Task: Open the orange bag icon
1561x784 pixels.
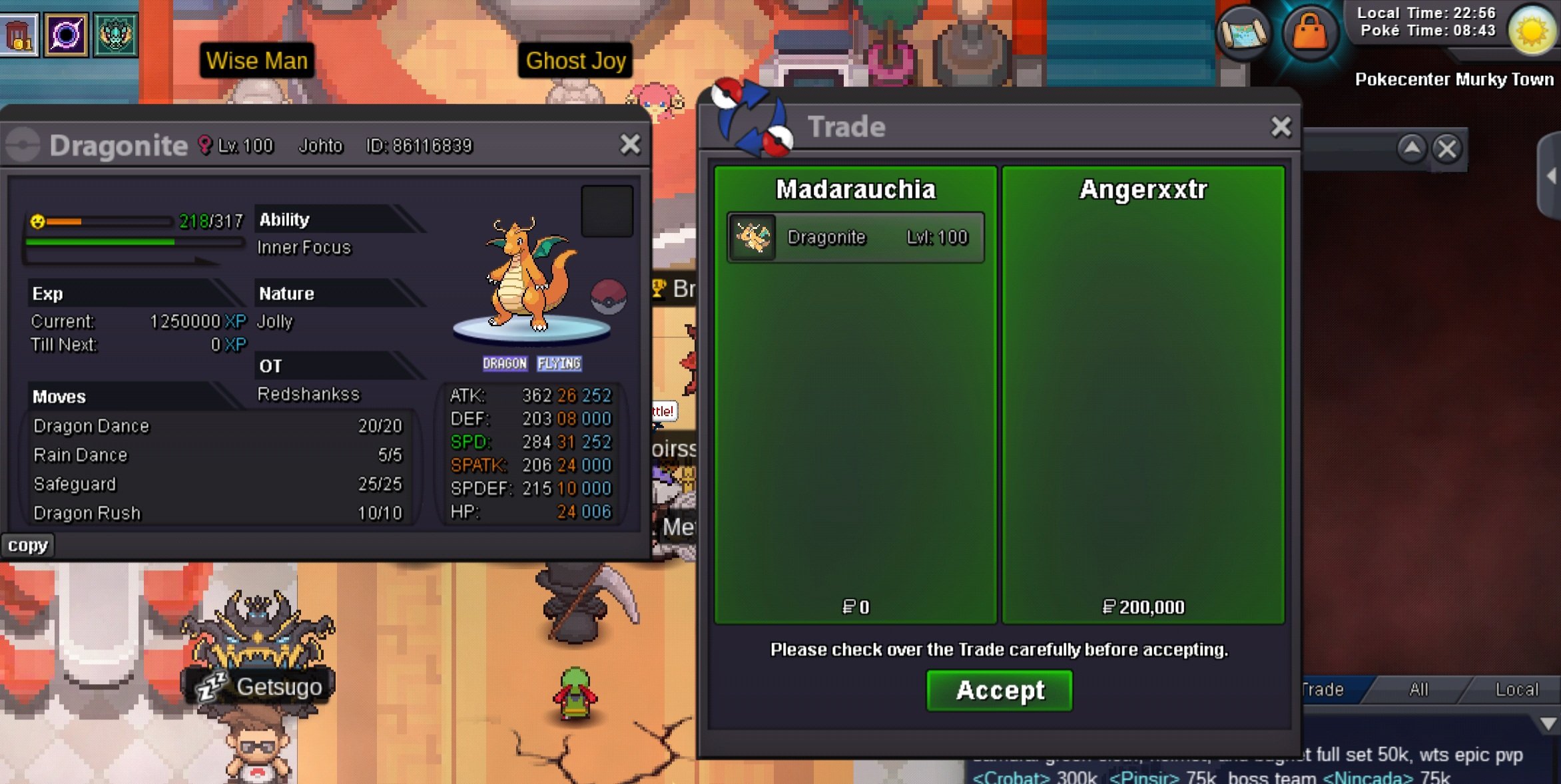Action: (1309, 32)
